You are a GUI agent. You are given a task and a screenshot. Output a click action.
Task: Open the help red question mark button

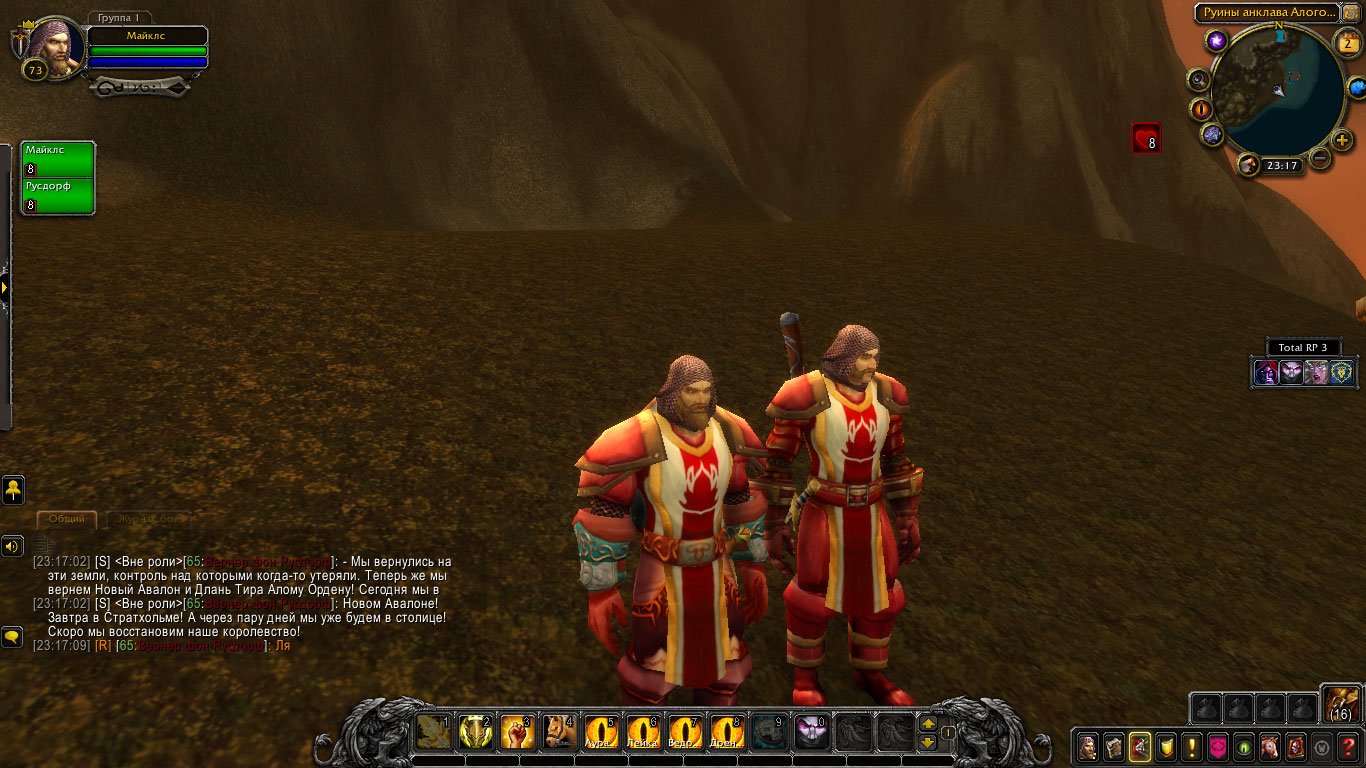click(x=1348, y=746)
